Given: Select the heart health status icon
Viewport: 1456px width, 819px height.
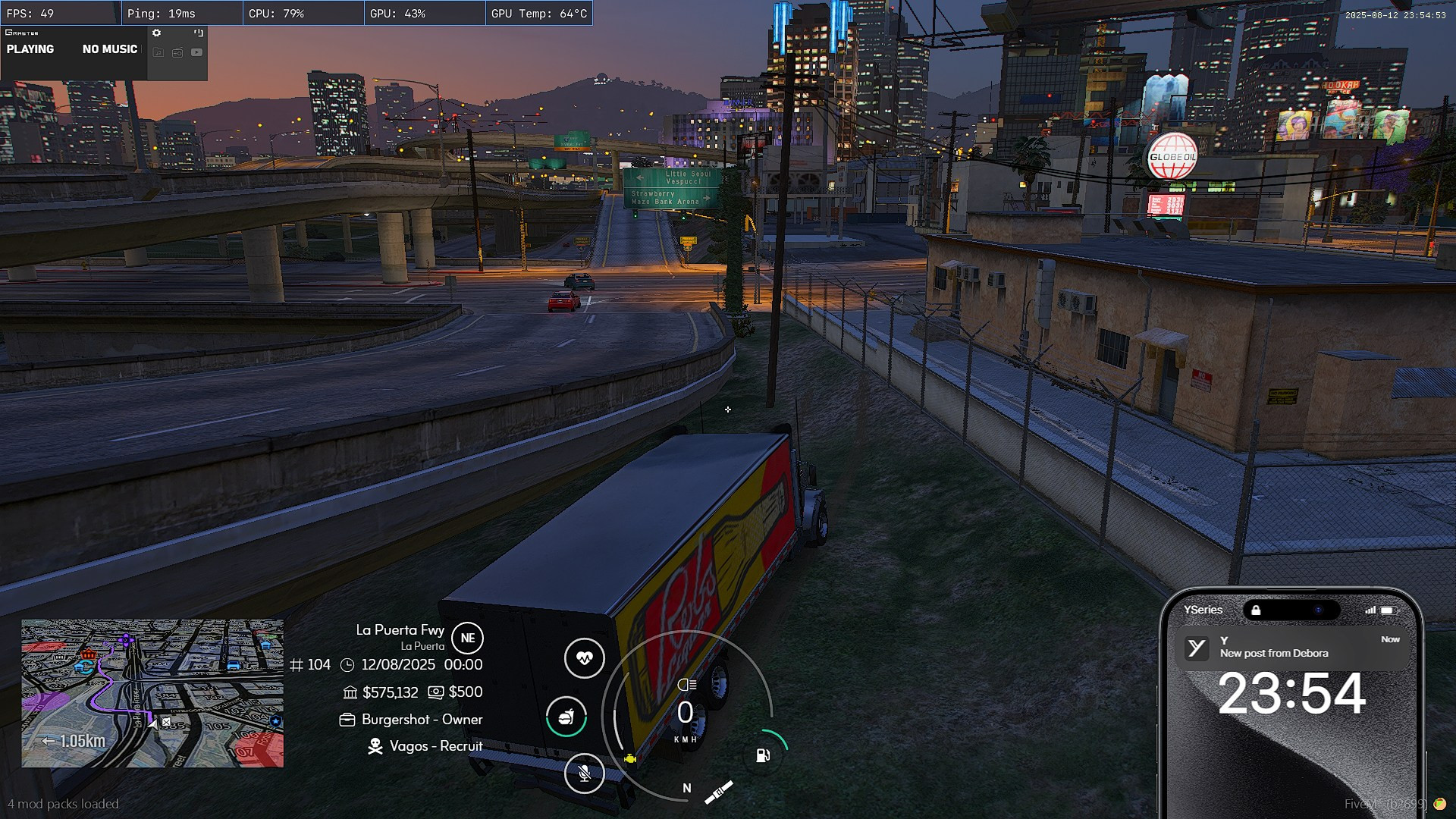Looking at the screenshot, I should click(x=584, y=657).
